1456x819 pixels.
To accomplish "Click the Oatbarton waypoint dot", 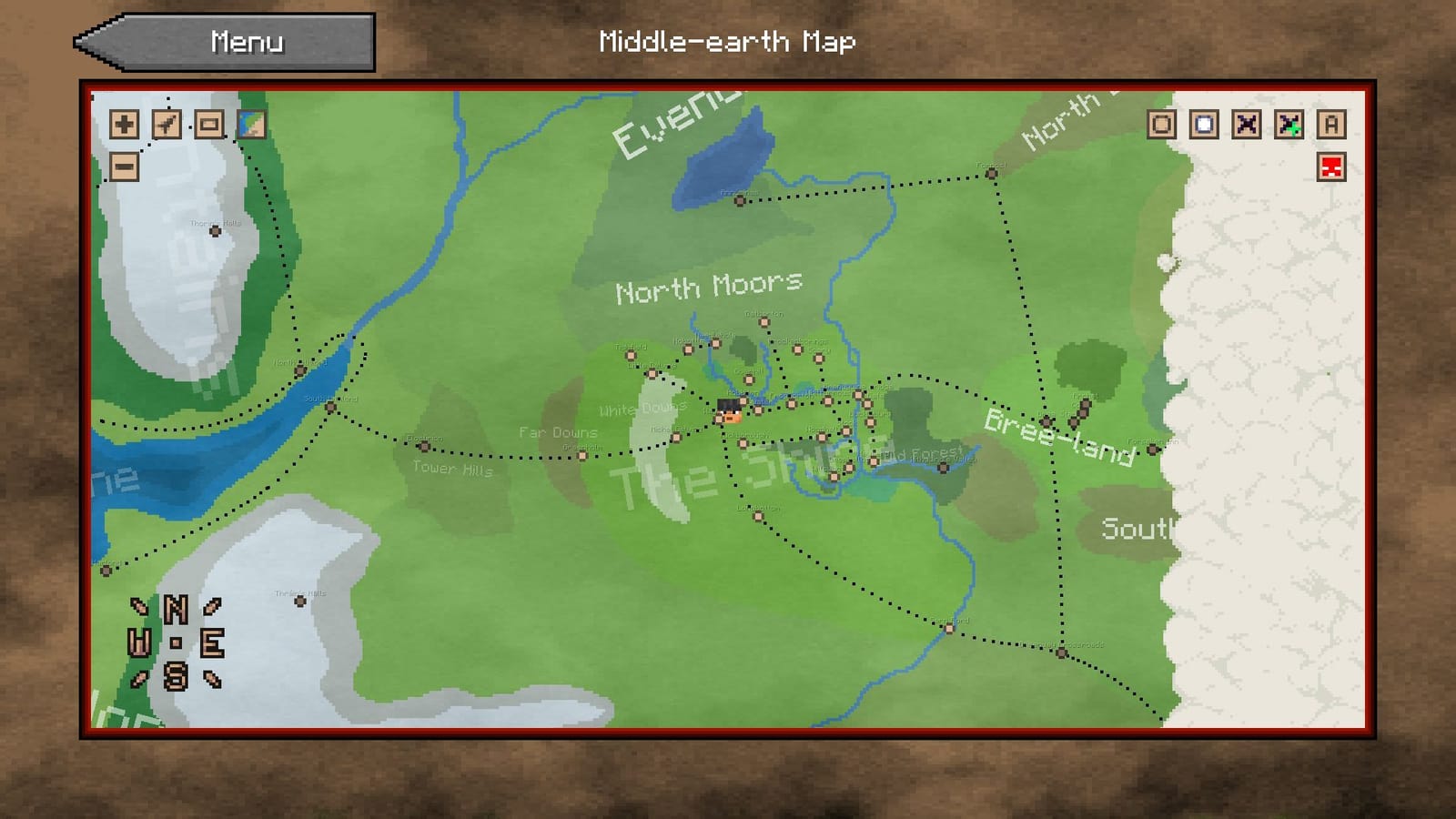I will 764,322.
